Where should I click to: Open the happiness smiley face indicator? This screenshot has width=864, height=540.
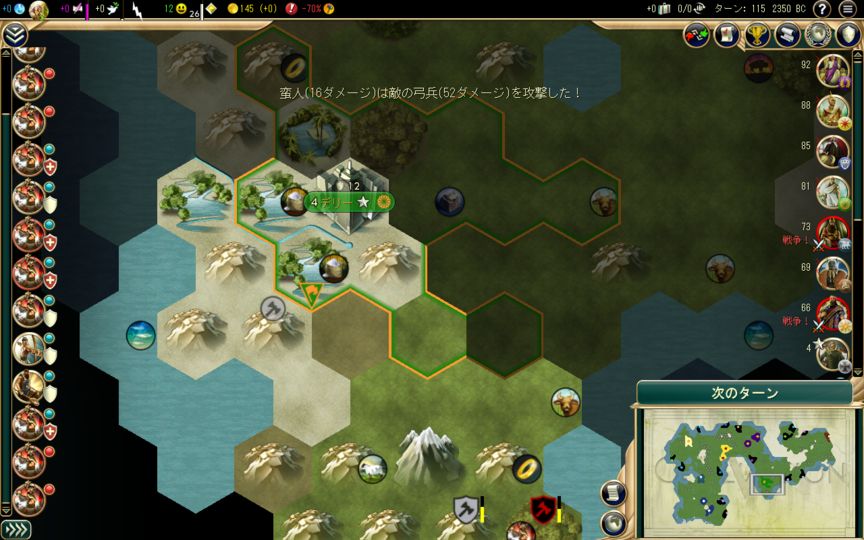[x=181, y=10]
